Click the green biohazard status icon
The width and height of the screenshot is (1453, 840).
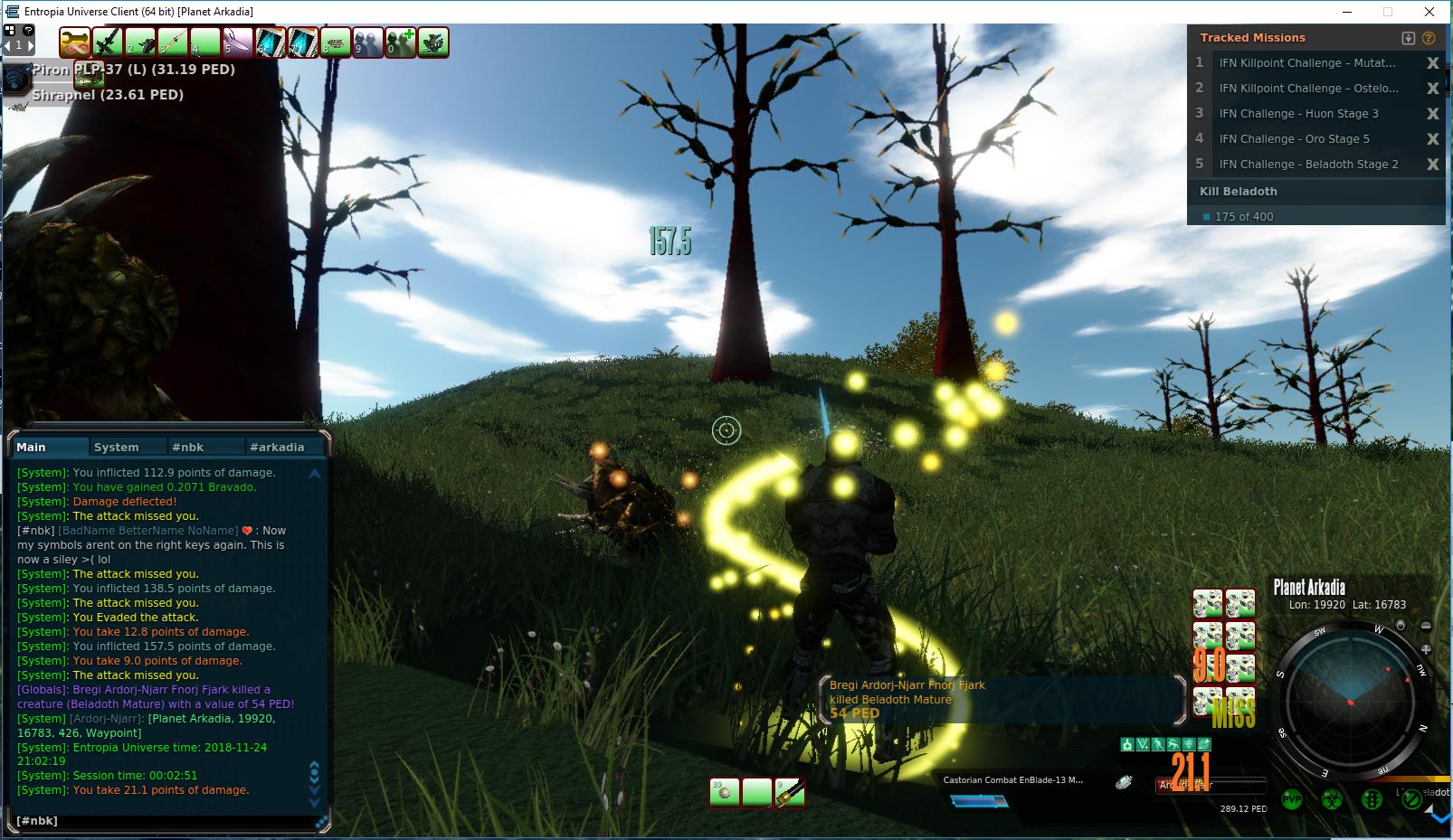[x=1332, y=799]
